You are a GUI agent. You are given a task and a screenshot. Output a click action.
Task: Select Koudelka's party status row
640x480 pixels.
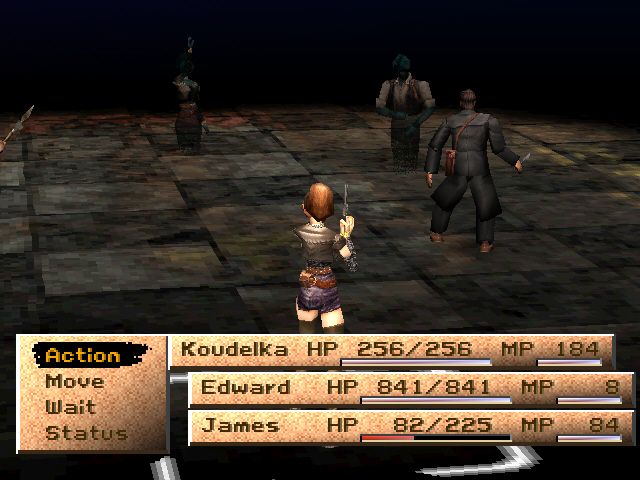392,350
